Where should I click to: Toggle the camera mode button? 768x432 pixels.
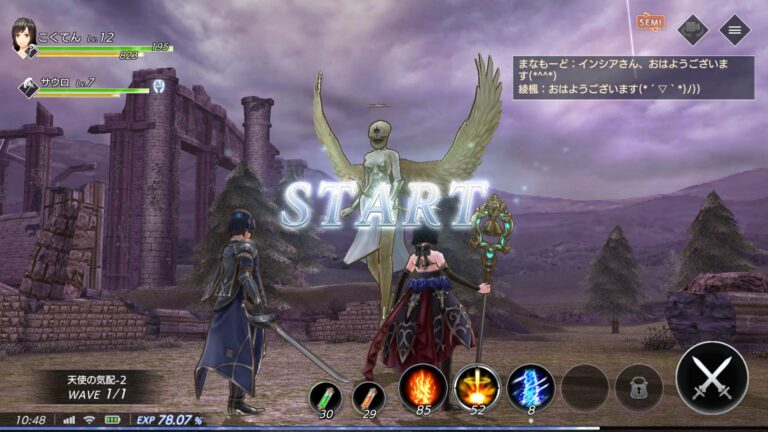tap(692, 30)
